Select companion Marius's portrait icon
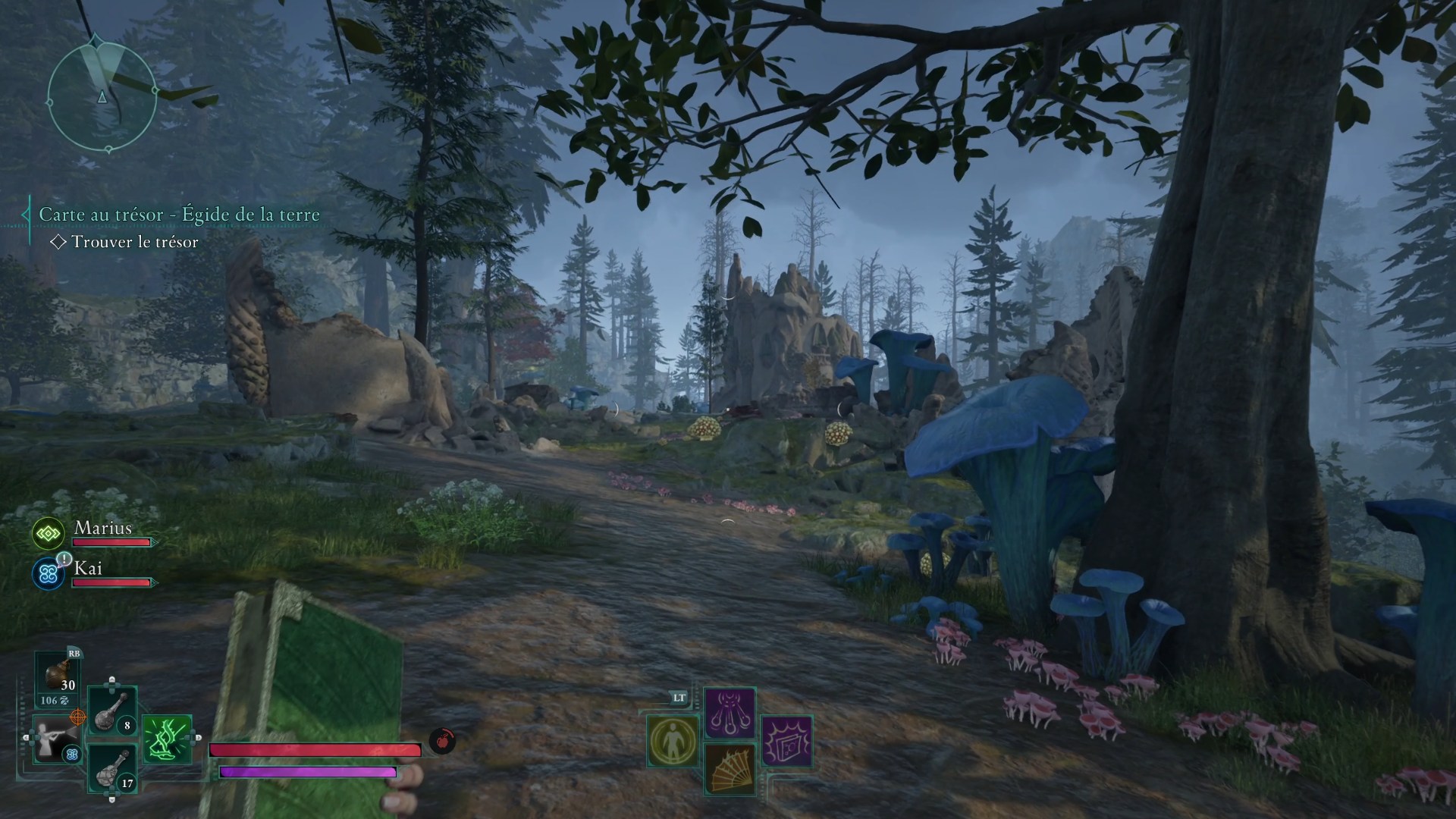Viewport: 1456px width, 819px height. pos(48,534)
